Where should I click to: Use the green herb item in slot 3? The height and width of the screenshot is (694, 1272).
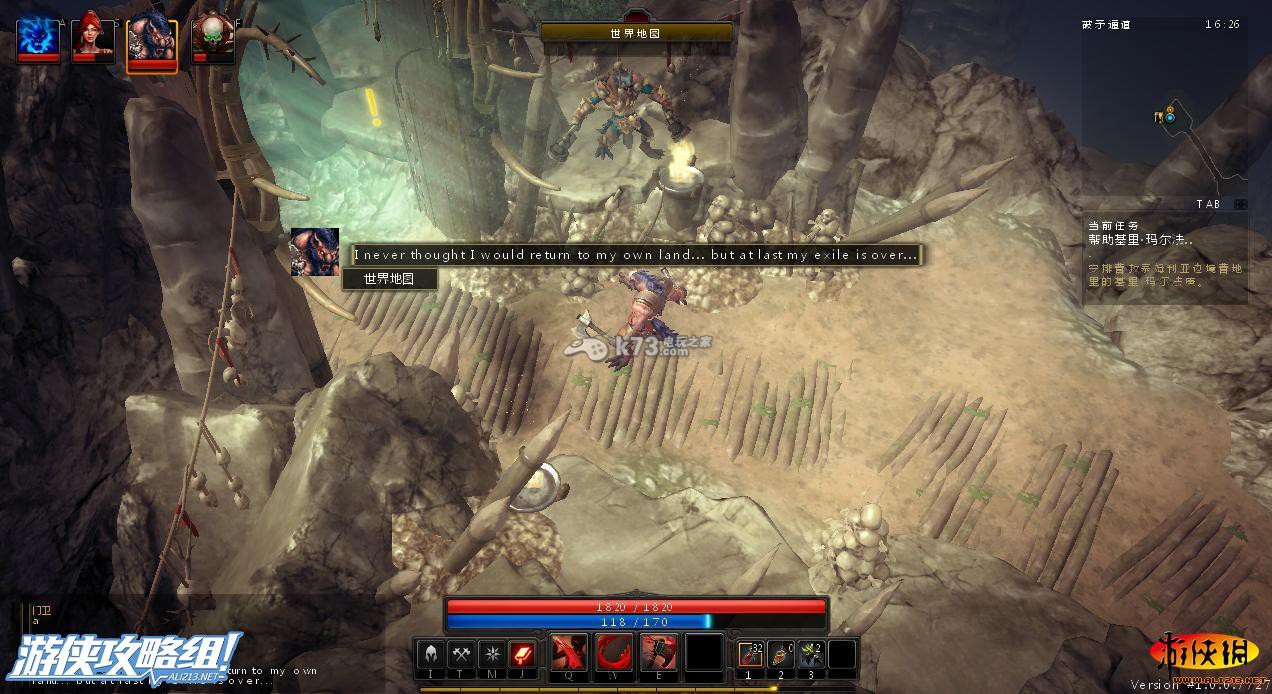tap(811, 654)
